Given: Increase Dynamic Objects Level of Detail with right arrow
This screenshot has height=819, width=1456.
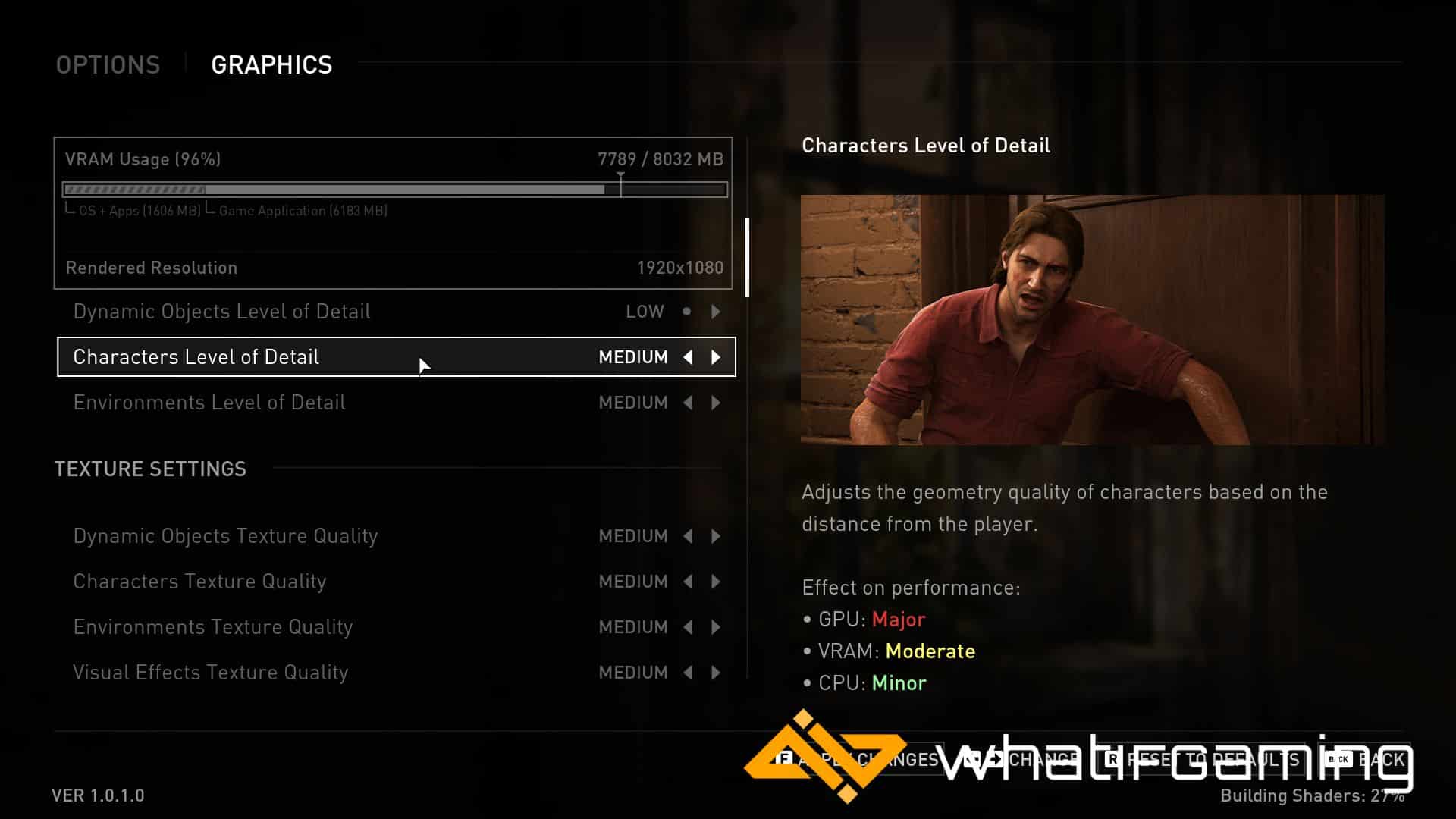Looking at the screenshot, I should [x=716, y=312].
